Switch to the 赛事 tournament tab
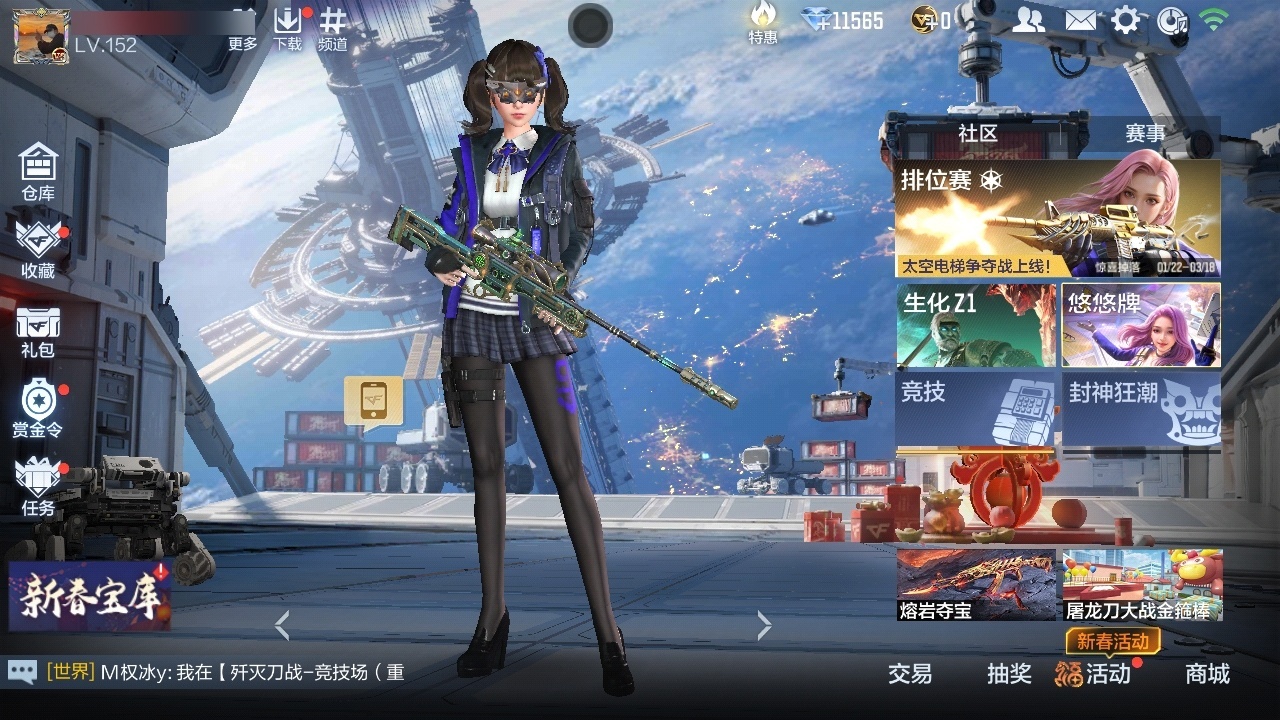 [x=1145, y=133]
